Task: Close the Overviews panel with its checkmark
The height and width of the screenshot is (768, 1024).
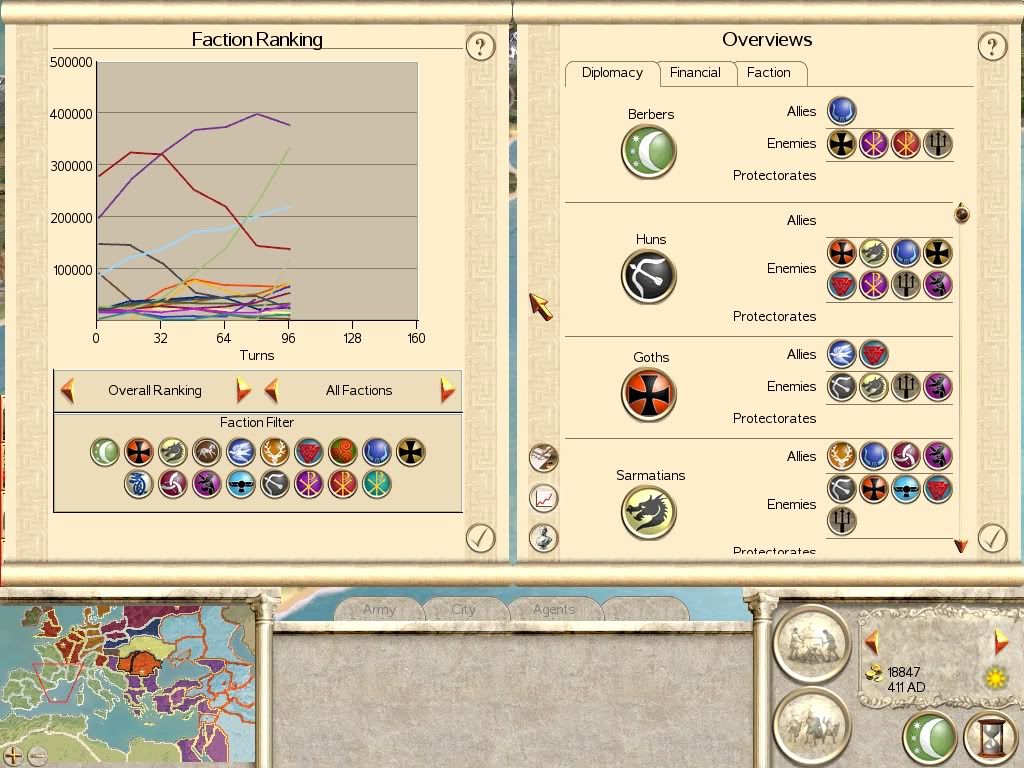Action: 991,538
